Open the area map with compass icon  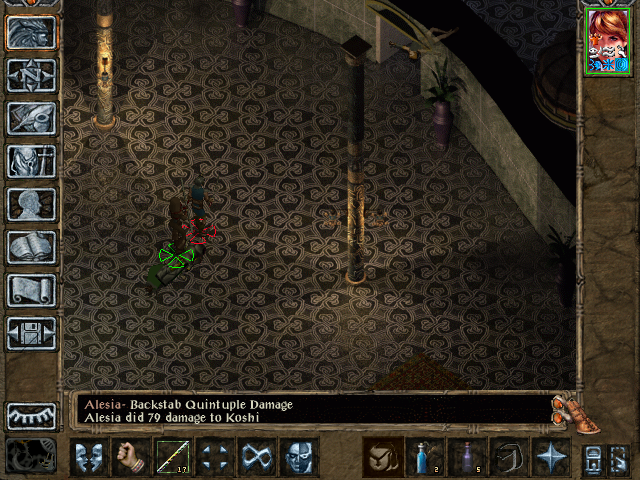point(32,76)
